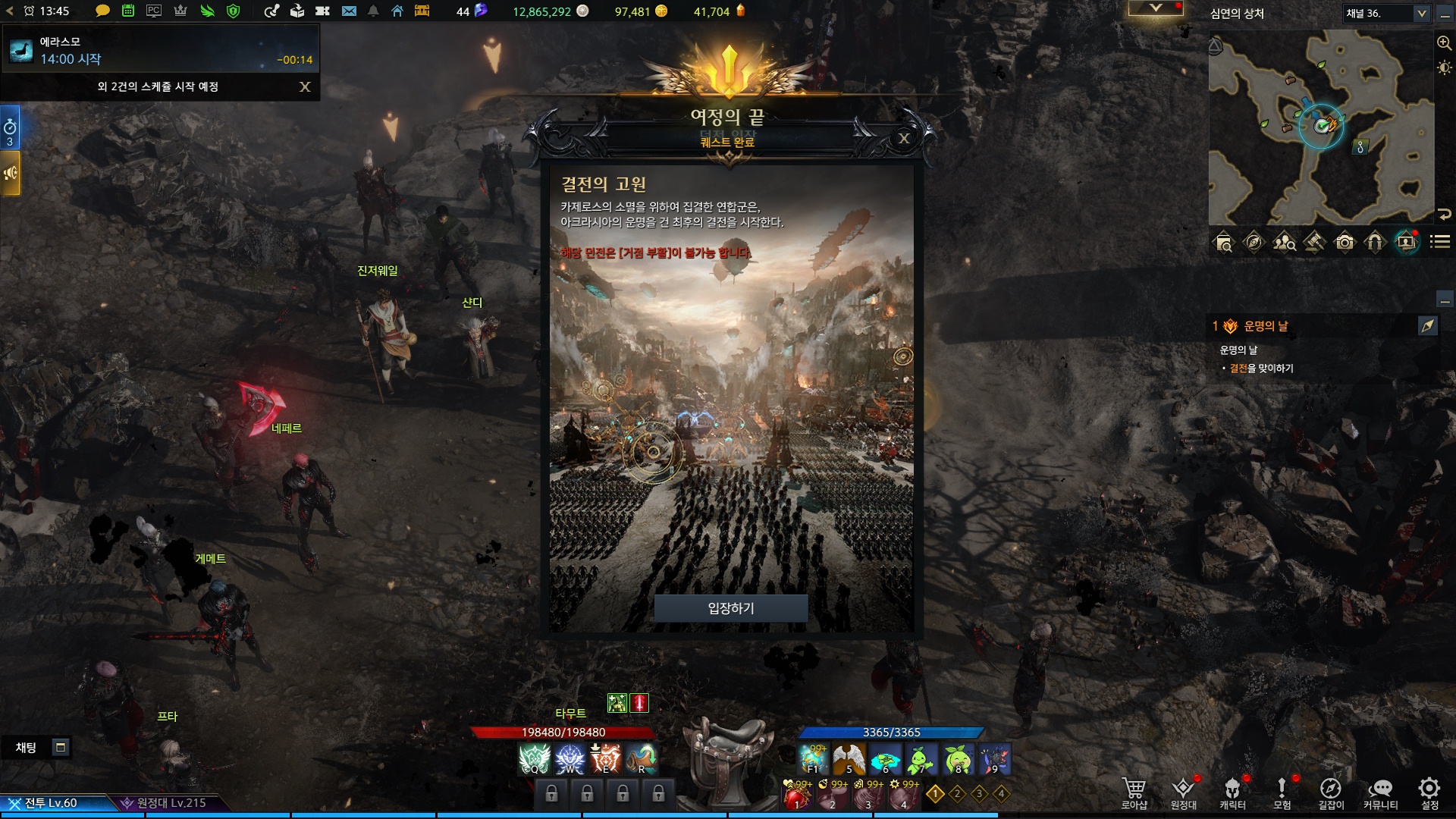The width and height of the screenshot is (1456, 819).
Task: Click the calendar icon in top bar
Action: 128,11
